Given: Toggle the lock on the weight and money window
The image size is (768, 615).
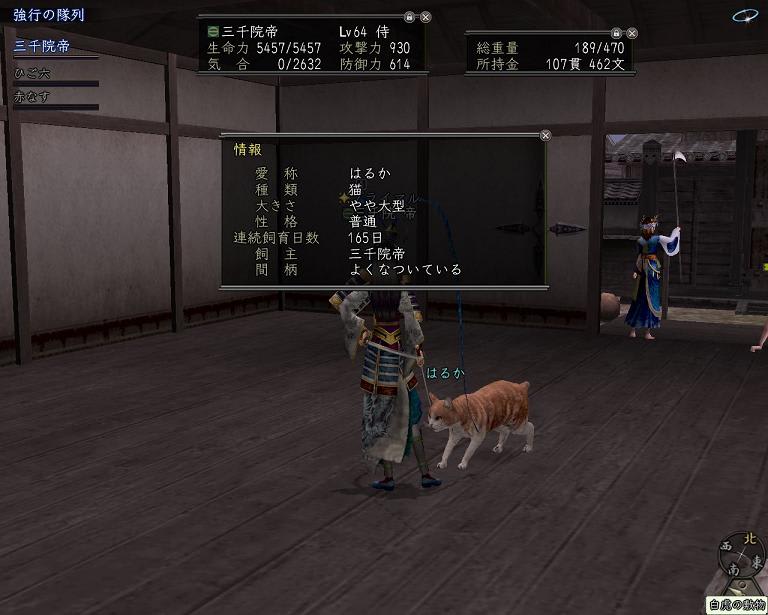Looking at the screenshot, I should pyautogui.click(x=616, y=33).
